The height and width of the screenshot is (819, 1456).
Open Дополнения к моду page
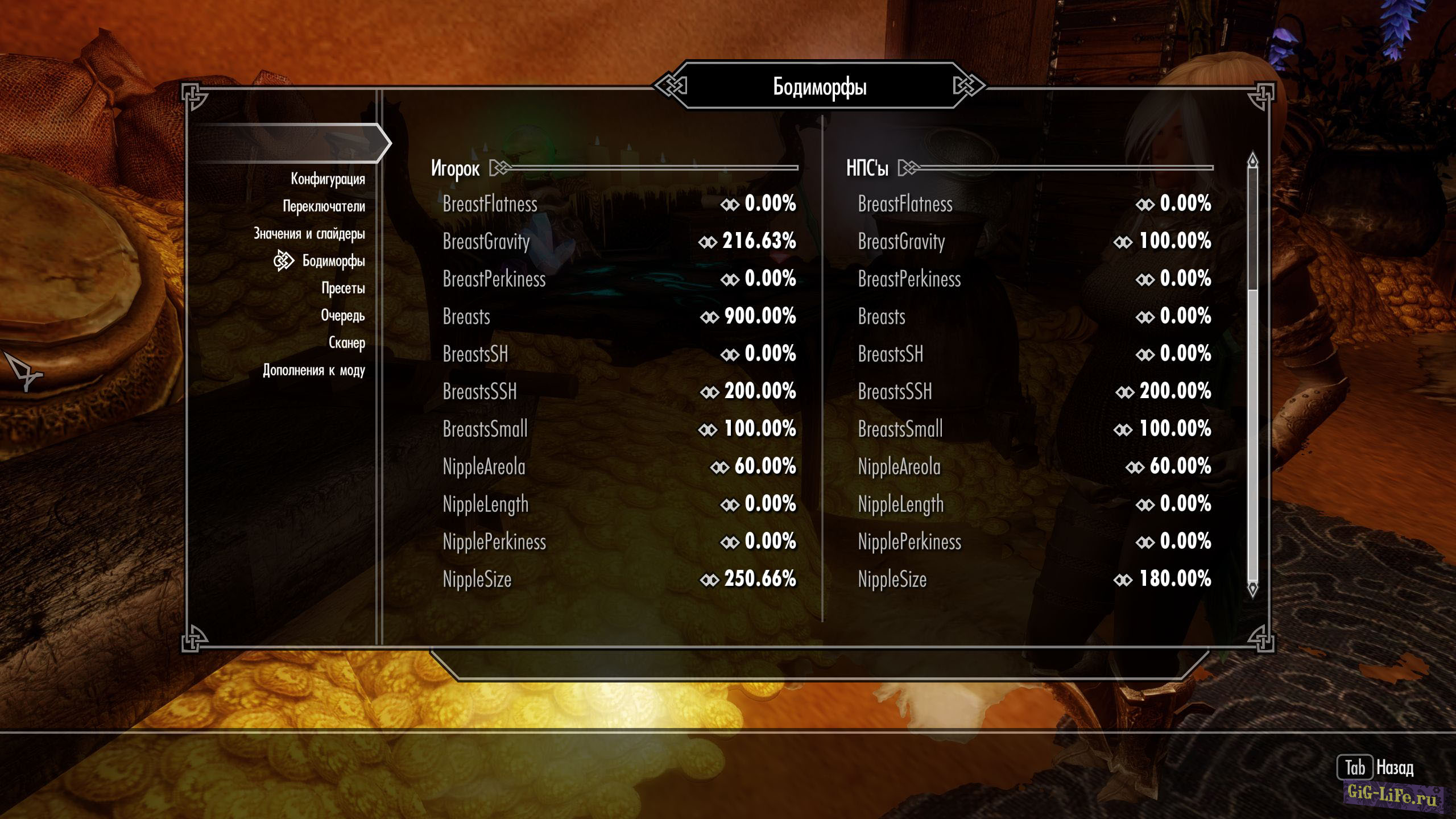(x=313, y=370)
